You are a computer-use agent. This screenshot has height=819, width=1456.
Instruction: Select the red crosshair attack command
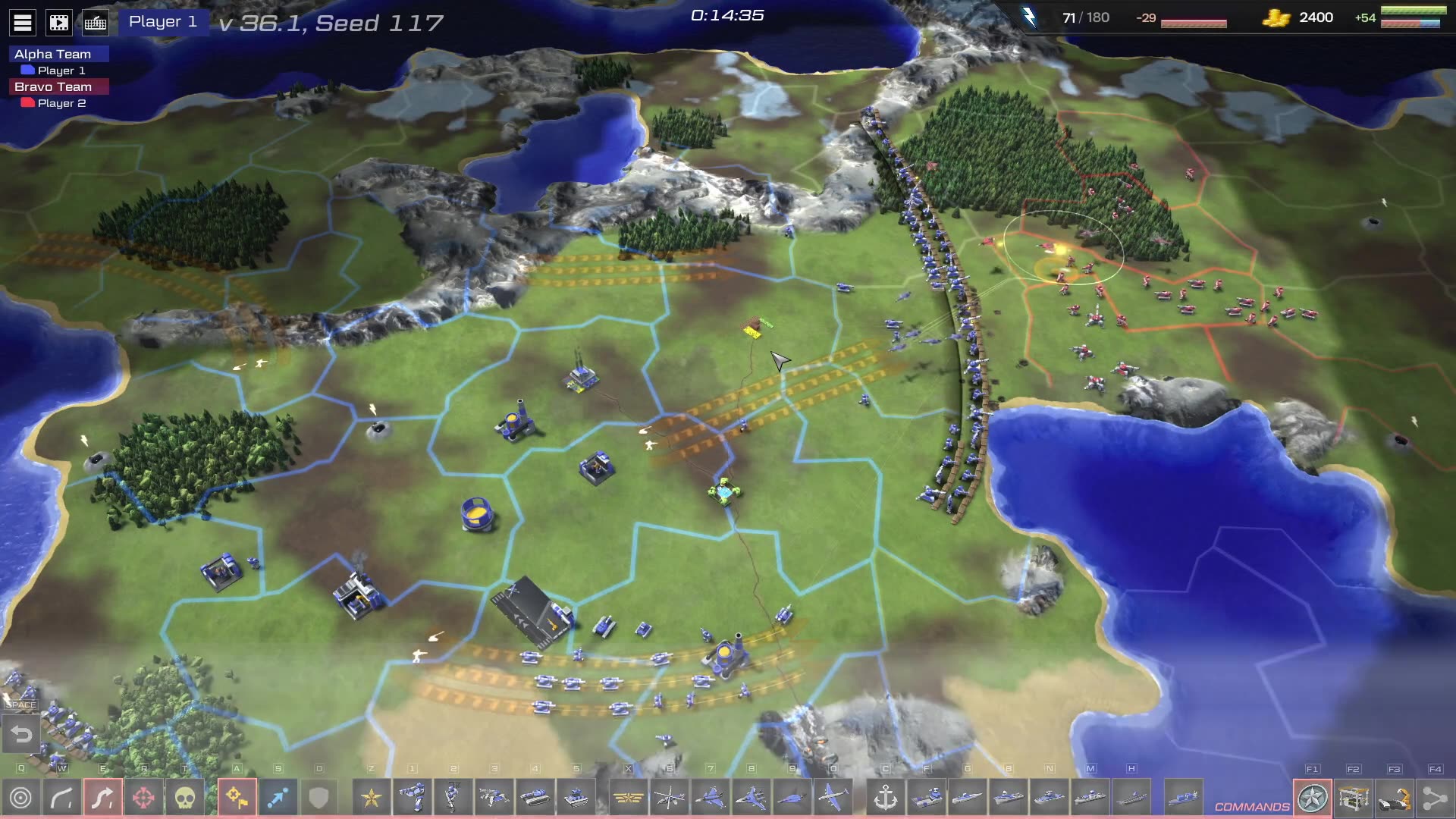pyautogui.click(x=143, y=798)
